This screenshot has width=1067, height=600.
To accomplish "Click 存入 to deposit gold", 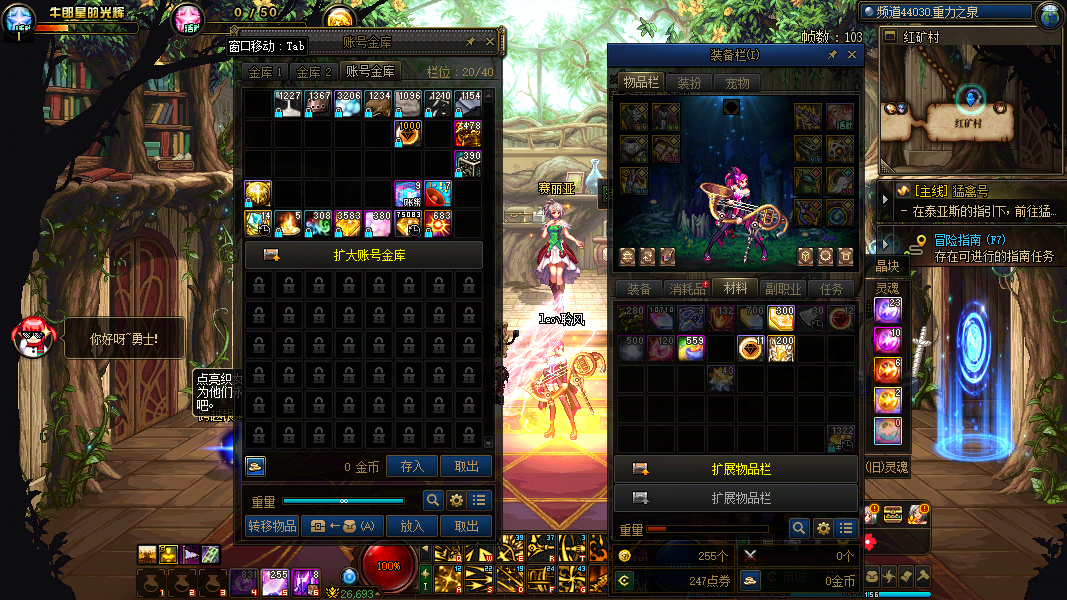I will point(412,466).
